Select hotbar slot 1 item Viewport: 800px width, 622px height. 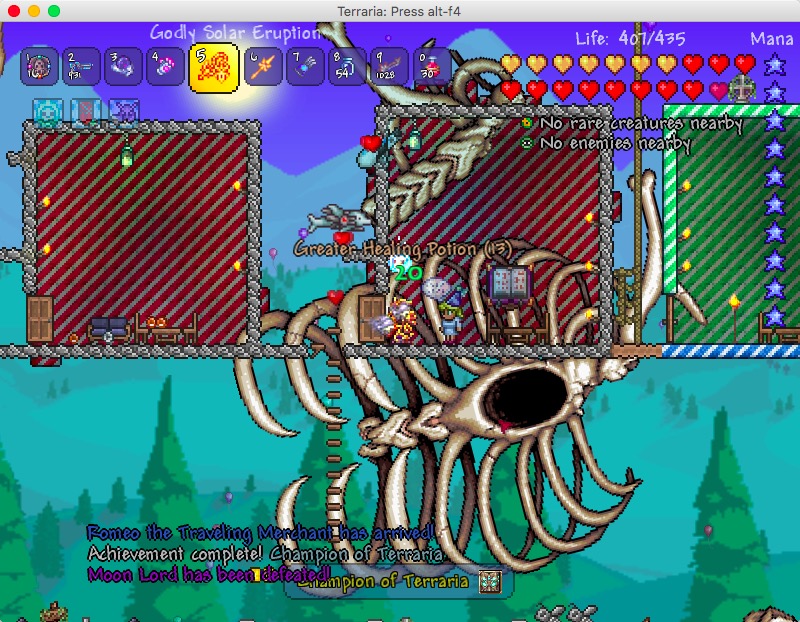(40, 67)
